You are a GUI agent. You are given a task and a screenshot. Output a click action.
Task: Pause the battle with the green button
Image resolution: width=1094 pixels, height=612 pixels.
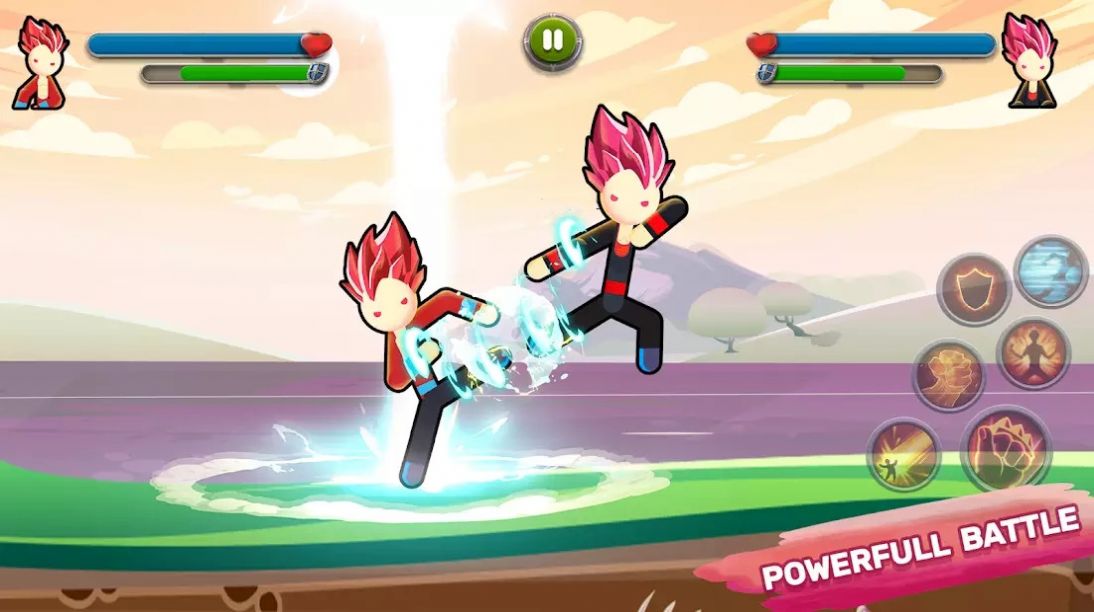pos(551,42)
